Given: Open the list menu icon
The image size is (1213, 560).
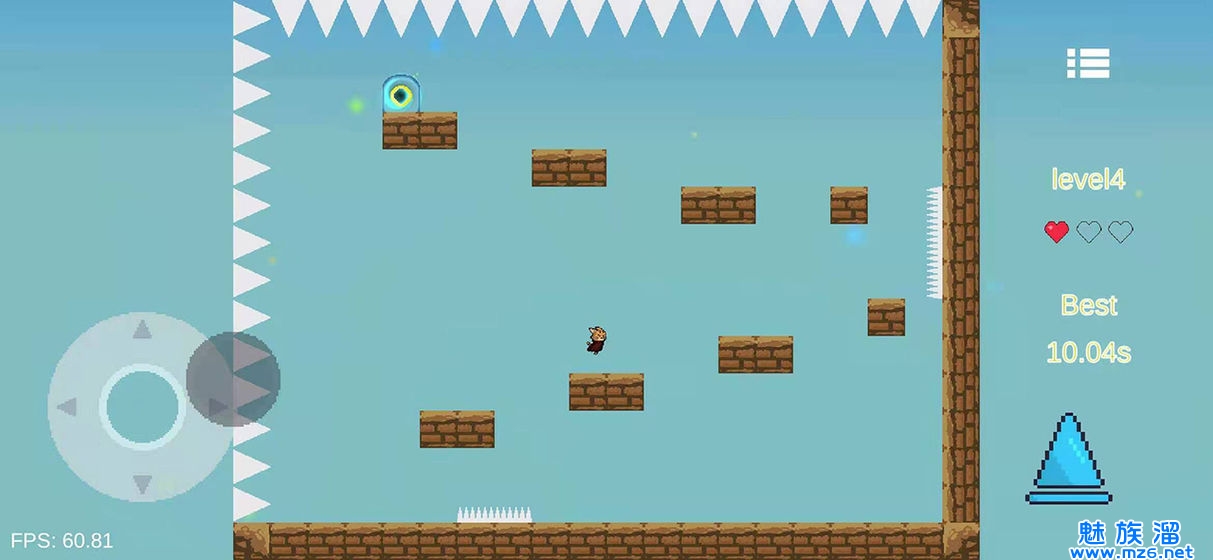Looking at the screenshot, I should (1088, 64).
